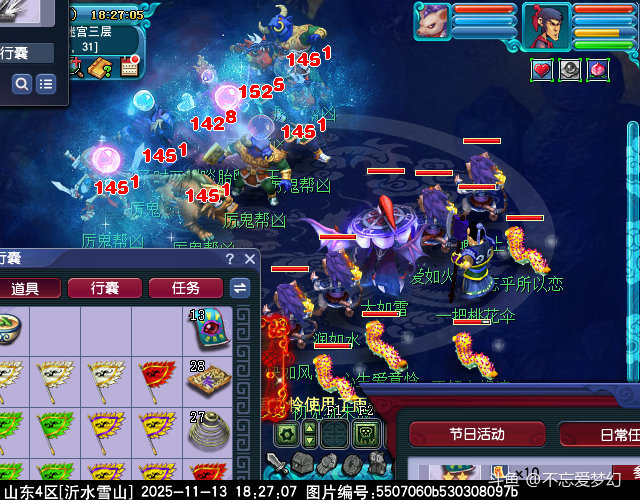Open the guide book with question mark
Viewport: 640px width, 500px height.
pyautogui.click(x=101, y=68)
